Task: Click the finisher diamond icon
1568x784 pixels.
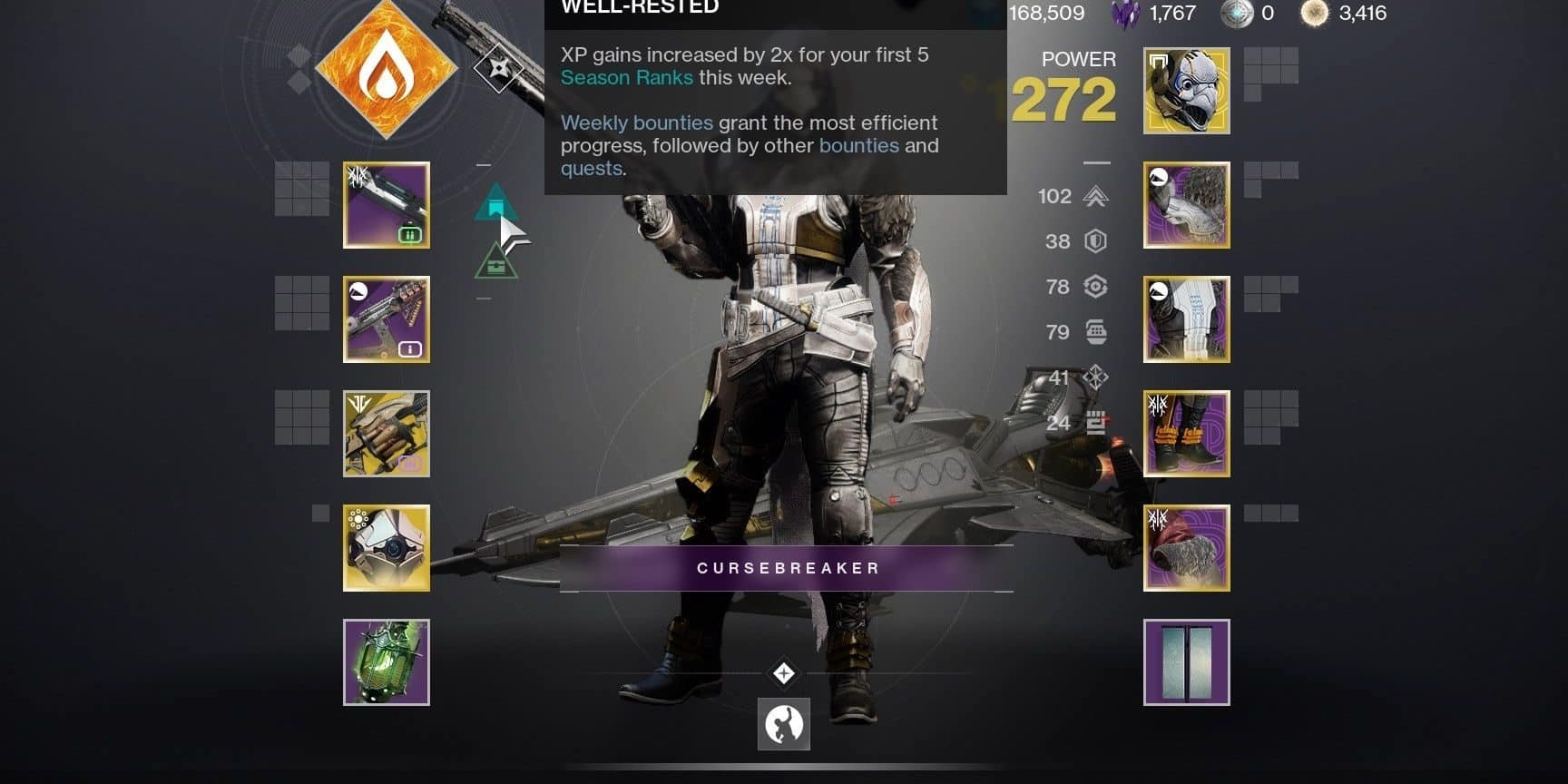Action: (782, 672)
